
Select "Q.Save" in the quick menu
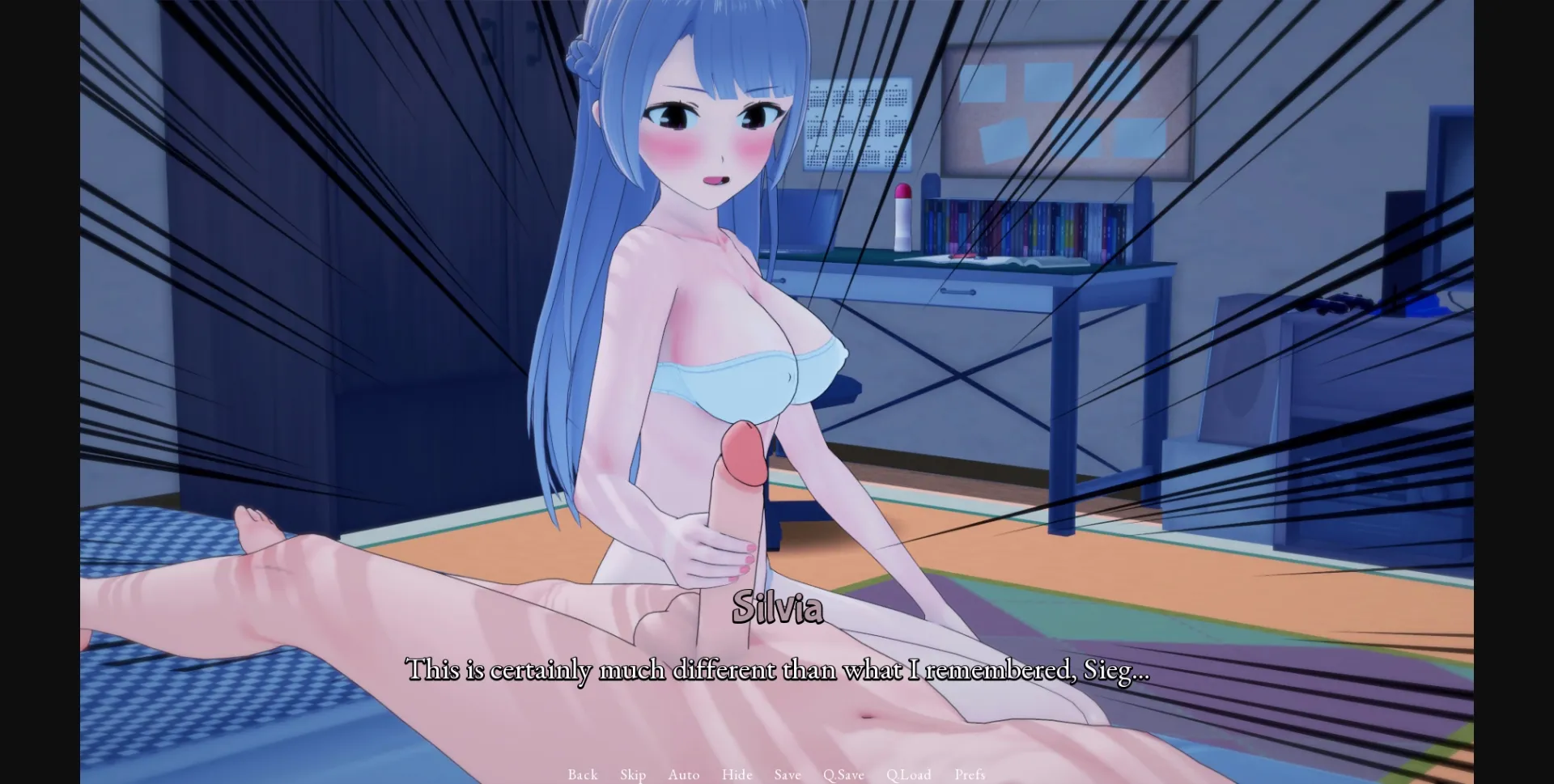point(843,774)
